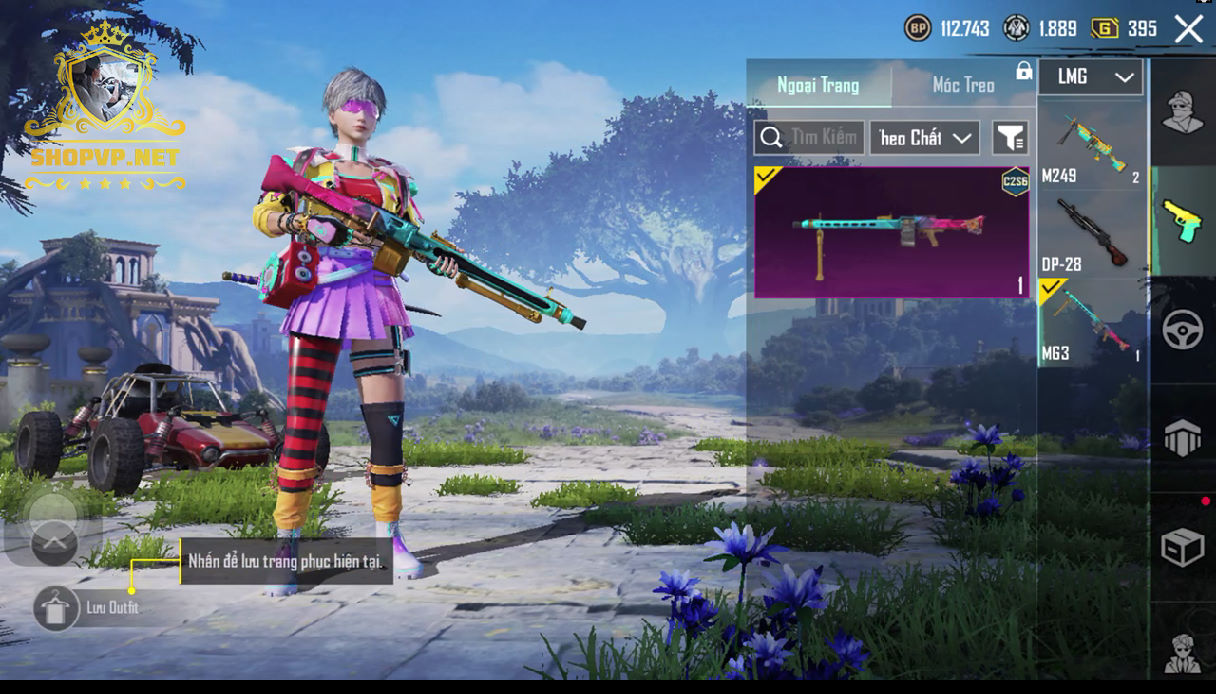This screenshot has height=694, width=1216.
Task: Close the inventory screen with the X
Action: [1188, 29]
